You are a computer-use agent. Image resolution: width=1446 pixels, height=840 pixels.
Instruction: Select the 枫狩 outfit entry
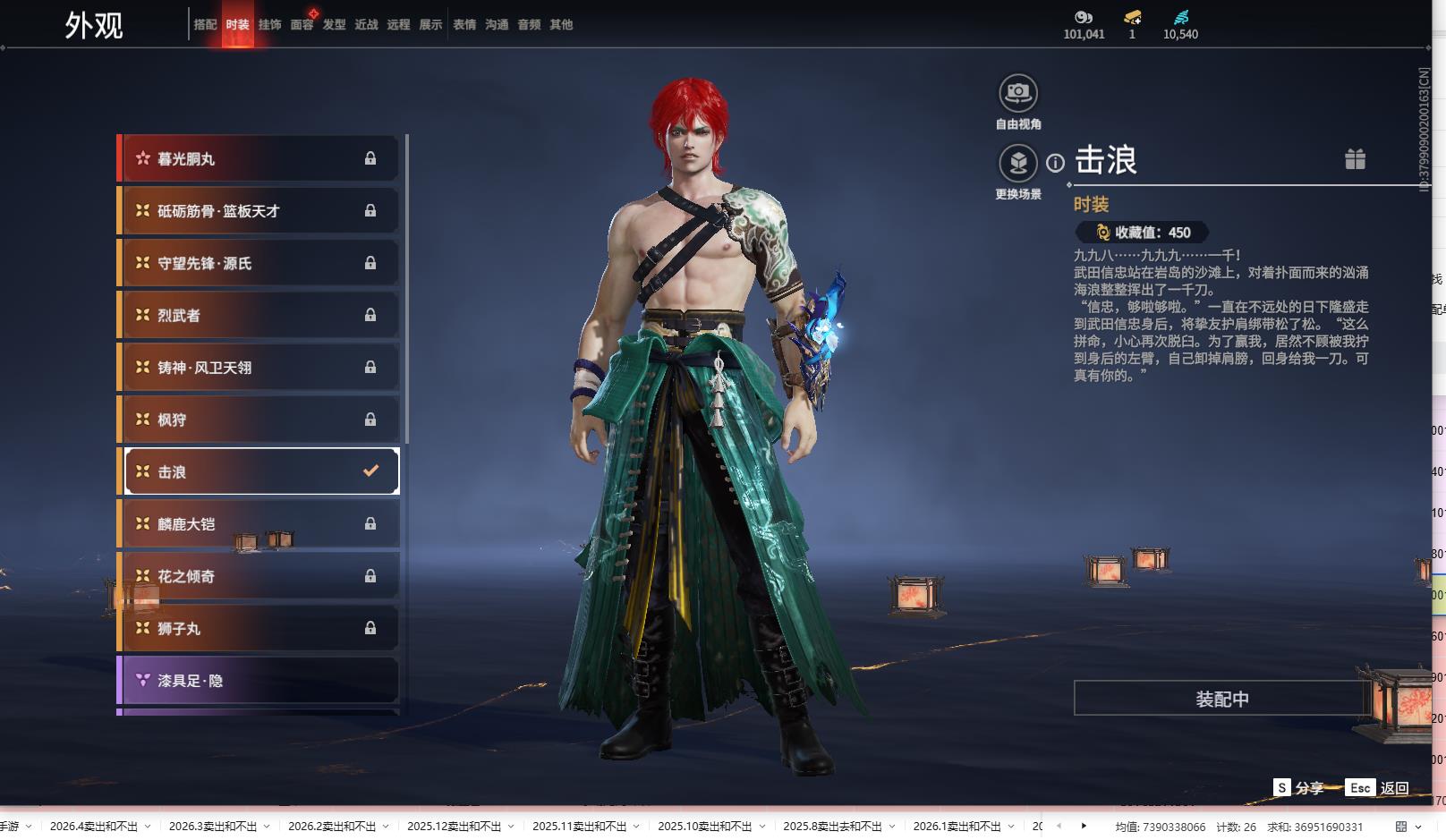coord(259,420)
